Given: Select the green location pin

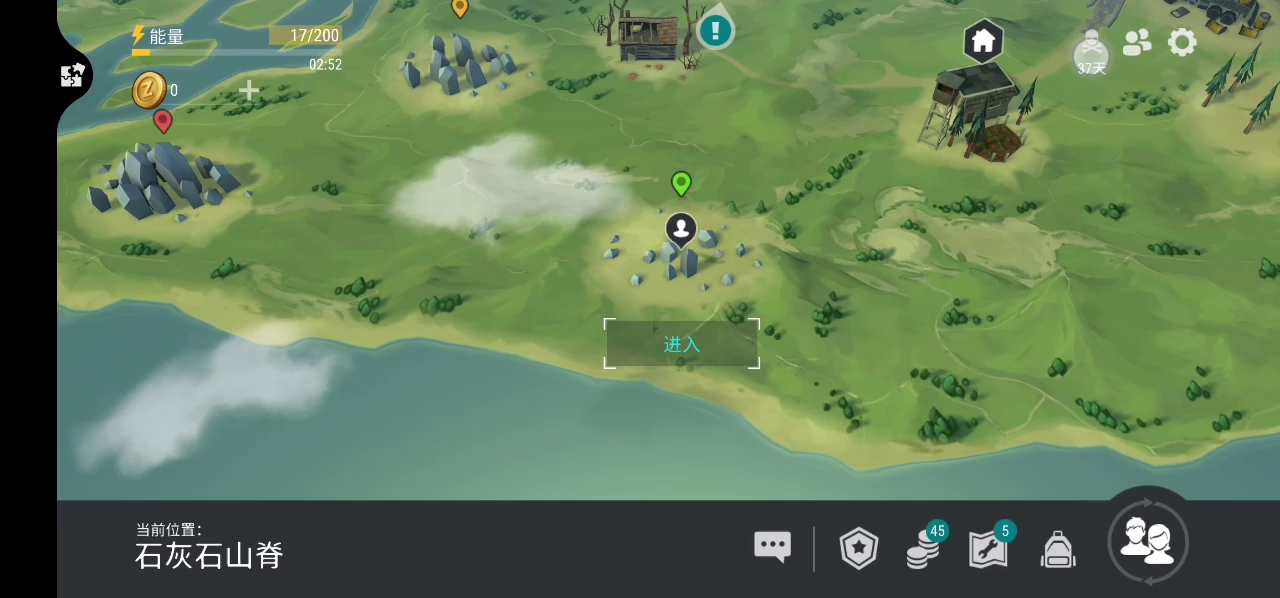Looking at the screenshot, I should 681,183.
